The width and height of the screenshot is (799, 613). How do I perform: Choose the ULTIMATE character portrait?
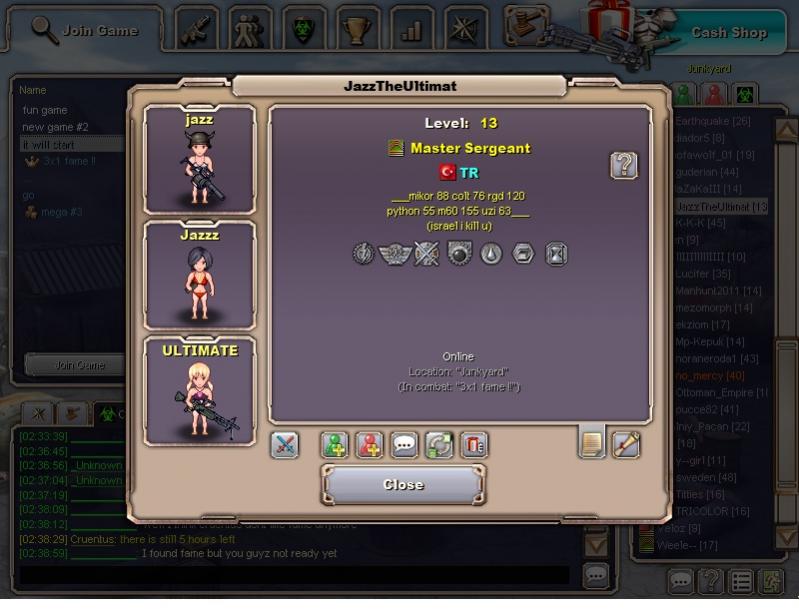199,391
